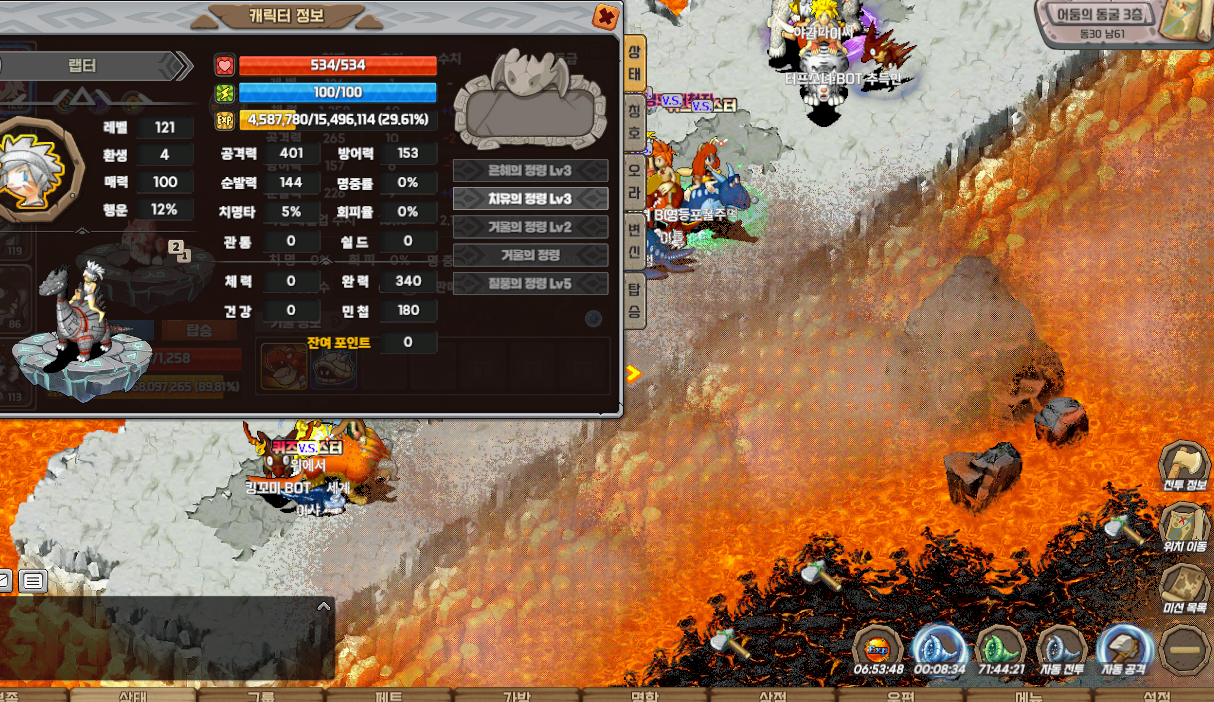This screenshot has width=1214, height=702.
Task: Show the 변신 transformation tab
Action: click(634, 240)
